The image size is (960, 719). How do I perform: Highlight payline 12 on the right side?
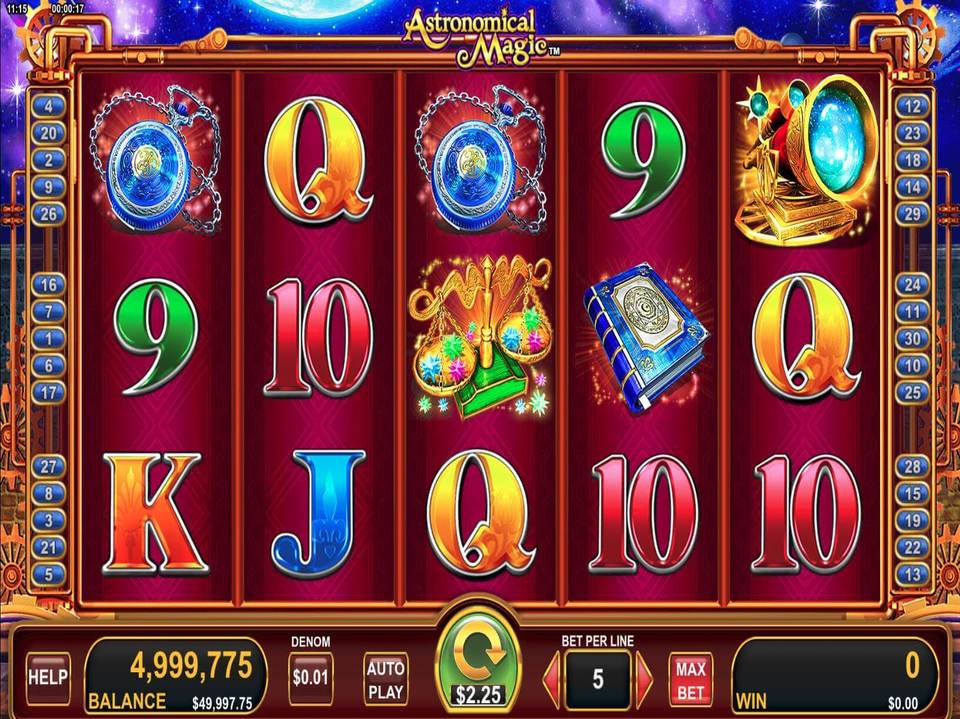click(x=911, y=105)
